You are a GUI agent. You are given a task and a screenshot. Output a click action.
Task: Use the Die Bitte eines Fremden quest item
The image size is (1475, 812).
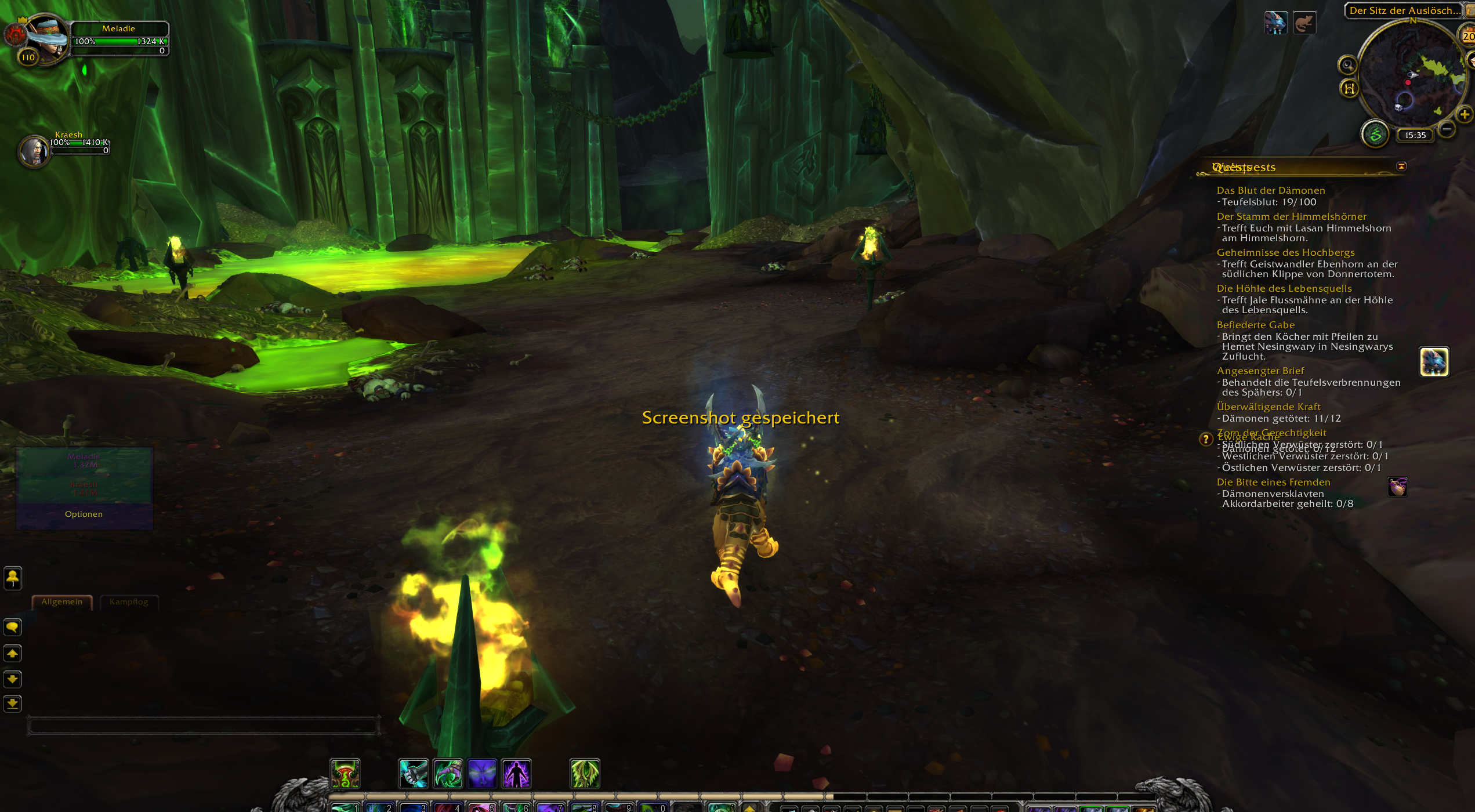click(x=1397, y=487)
